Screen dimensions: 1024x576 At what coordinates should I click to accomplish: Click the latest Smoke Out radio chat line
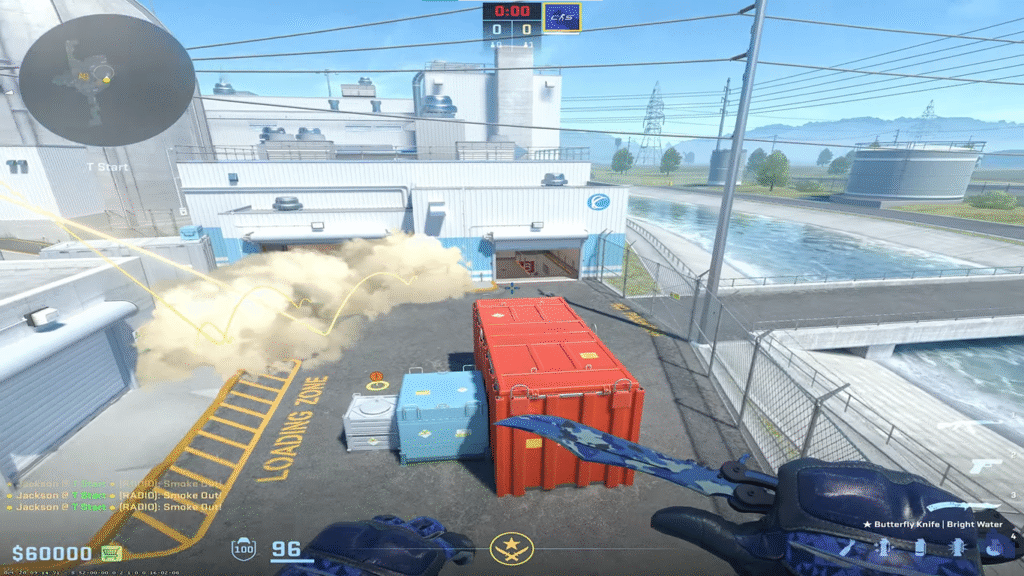[114, 507]
